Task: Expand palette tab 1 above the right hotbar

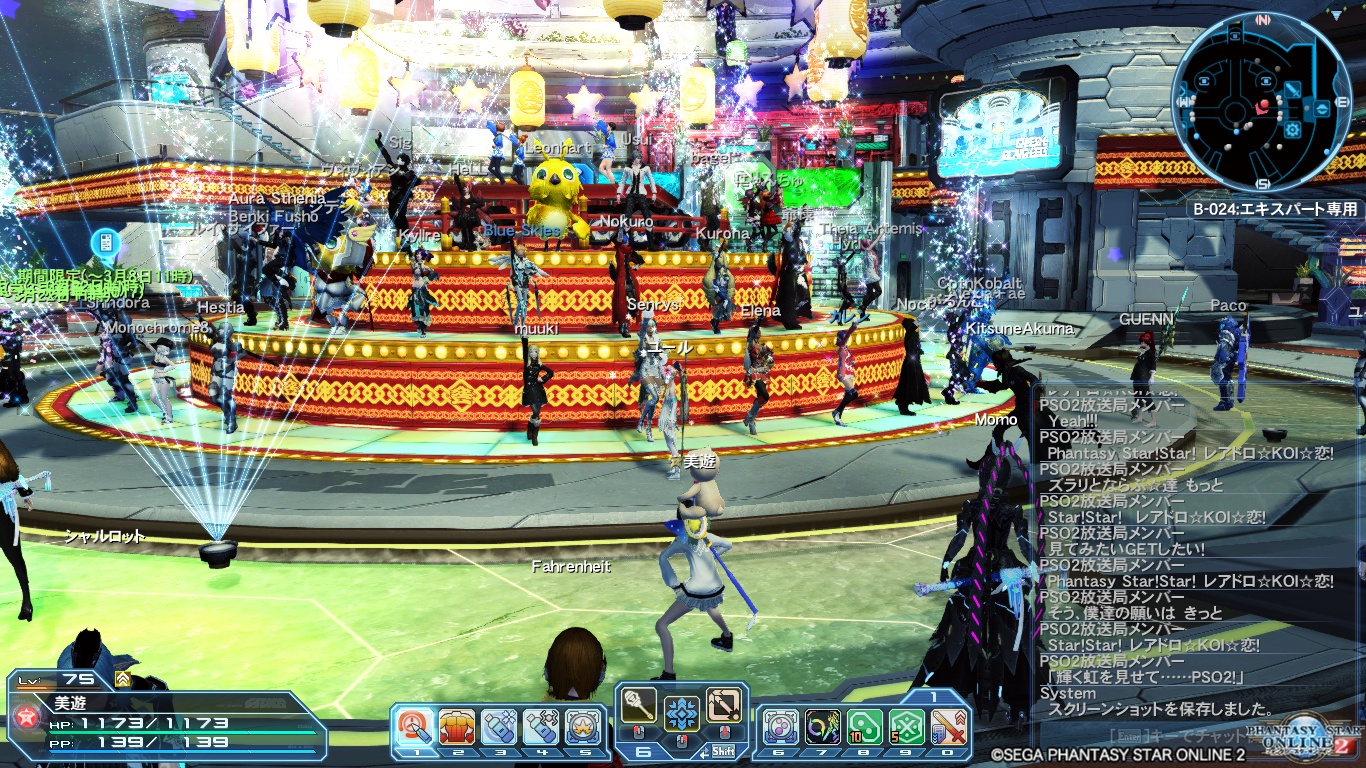Action: click(934, 697)
